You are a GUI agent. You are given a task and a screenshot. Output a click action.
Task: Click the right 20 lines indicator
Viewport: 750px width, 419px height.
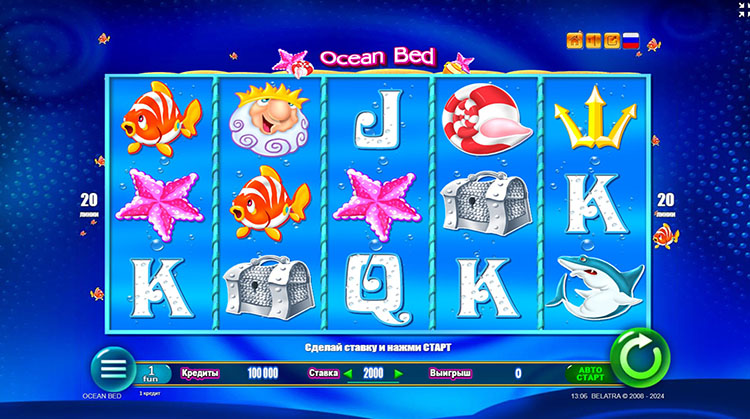pos(665,204)
